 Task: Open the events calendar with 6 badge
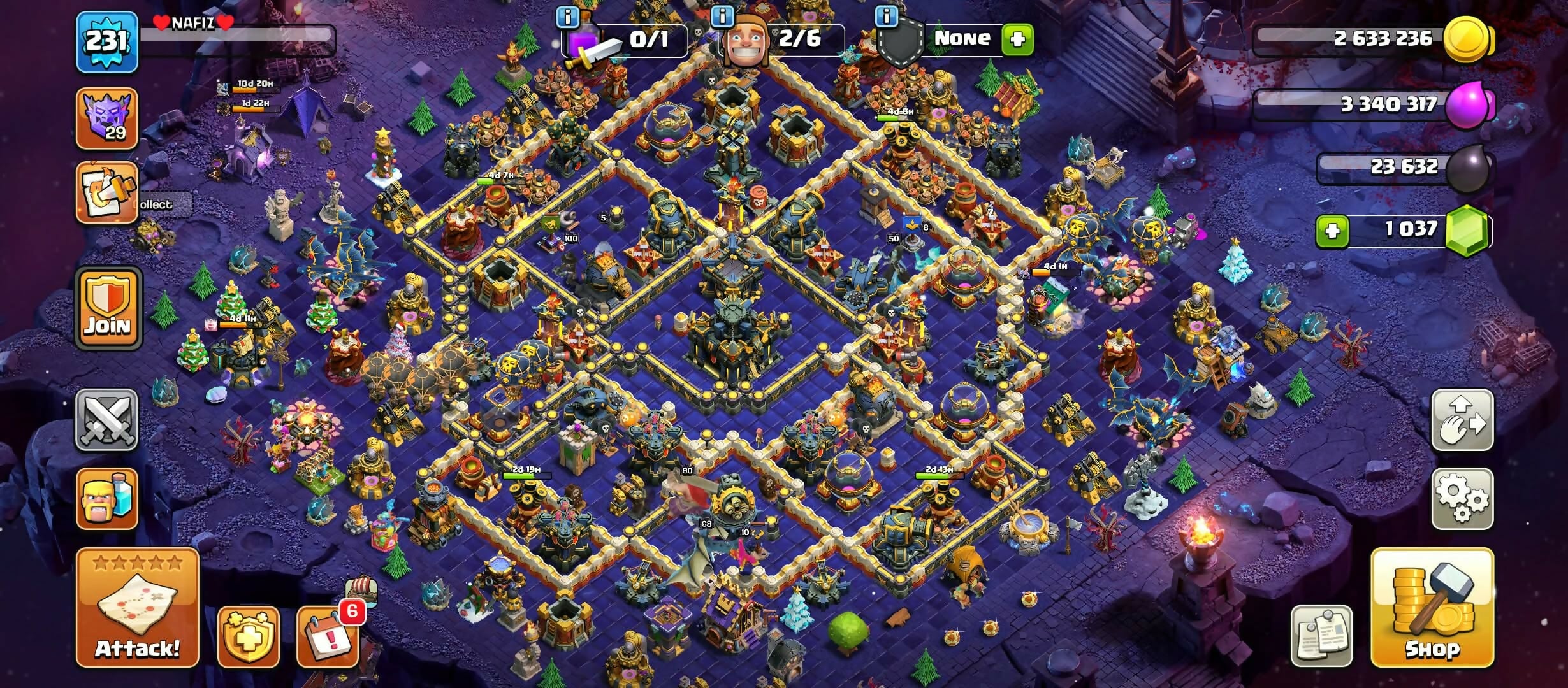[x=328, y=636]
